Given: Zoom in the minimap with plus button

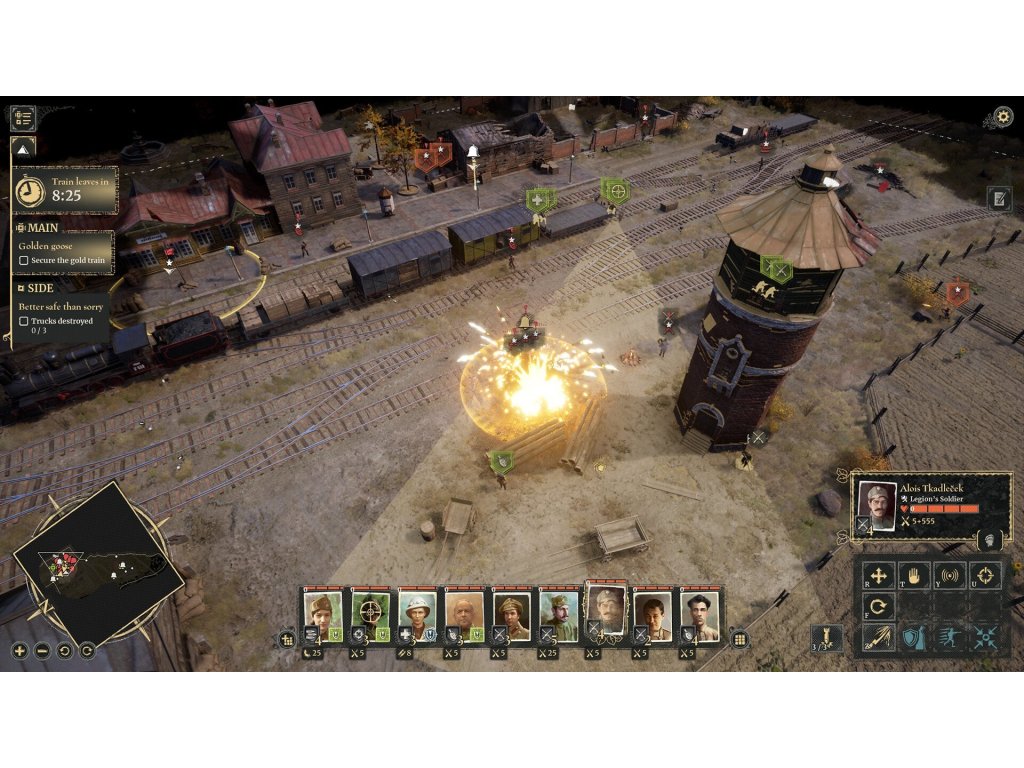Looking at the screenshot, I should pos(20,651).
